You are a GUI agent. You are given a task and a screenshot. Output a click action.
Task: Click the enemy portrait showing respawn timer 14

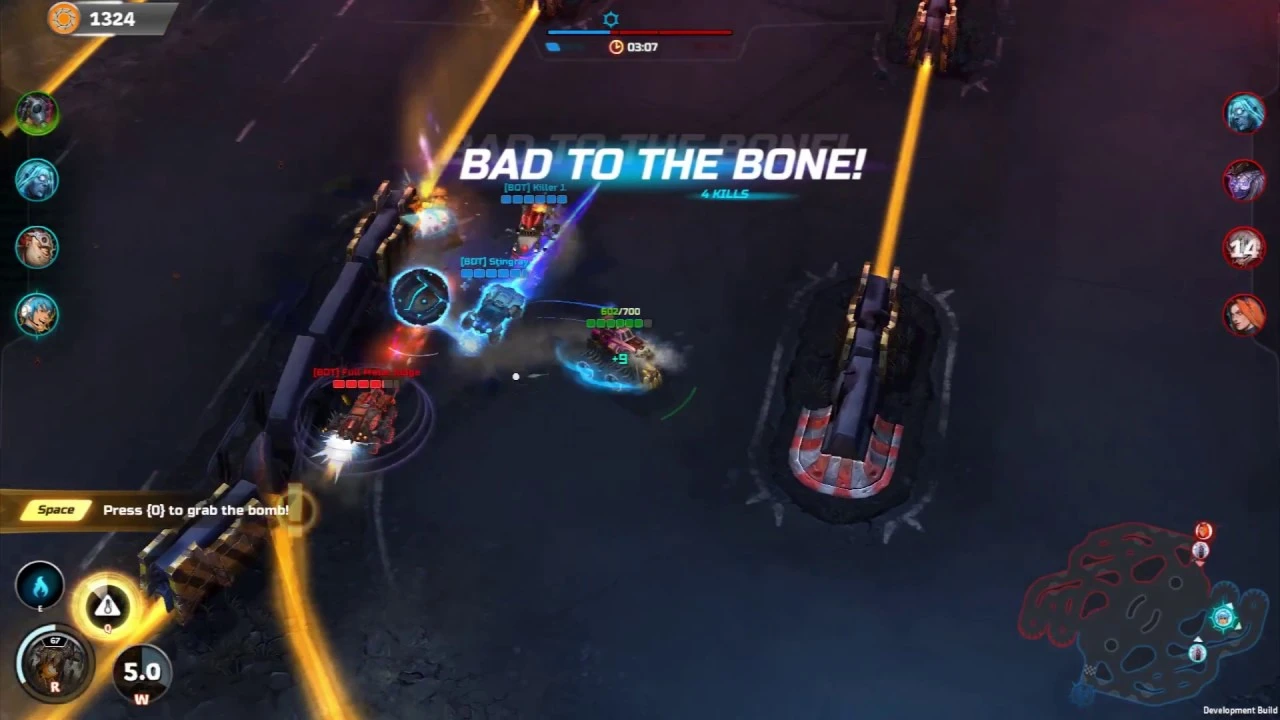pyautogui.click(x=1244, y=247)
